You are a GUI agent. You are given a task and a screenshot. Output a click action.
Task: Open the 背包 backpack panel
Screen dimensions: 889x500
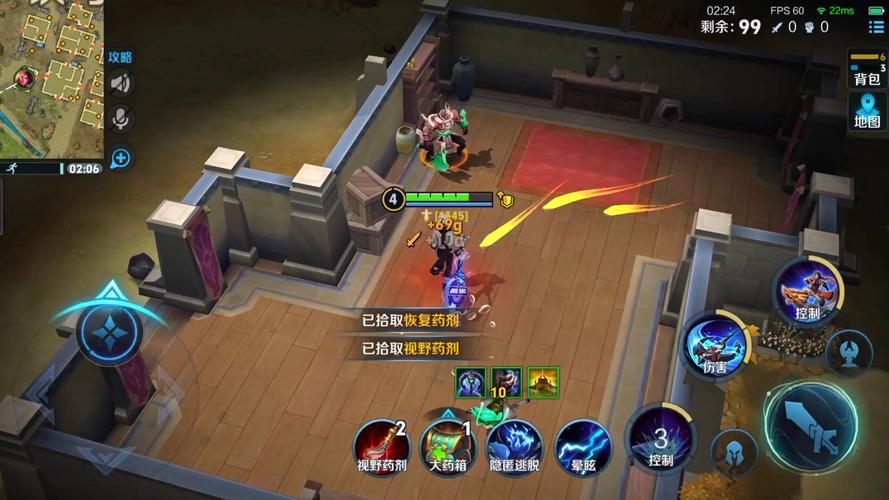tap(867, 70)
